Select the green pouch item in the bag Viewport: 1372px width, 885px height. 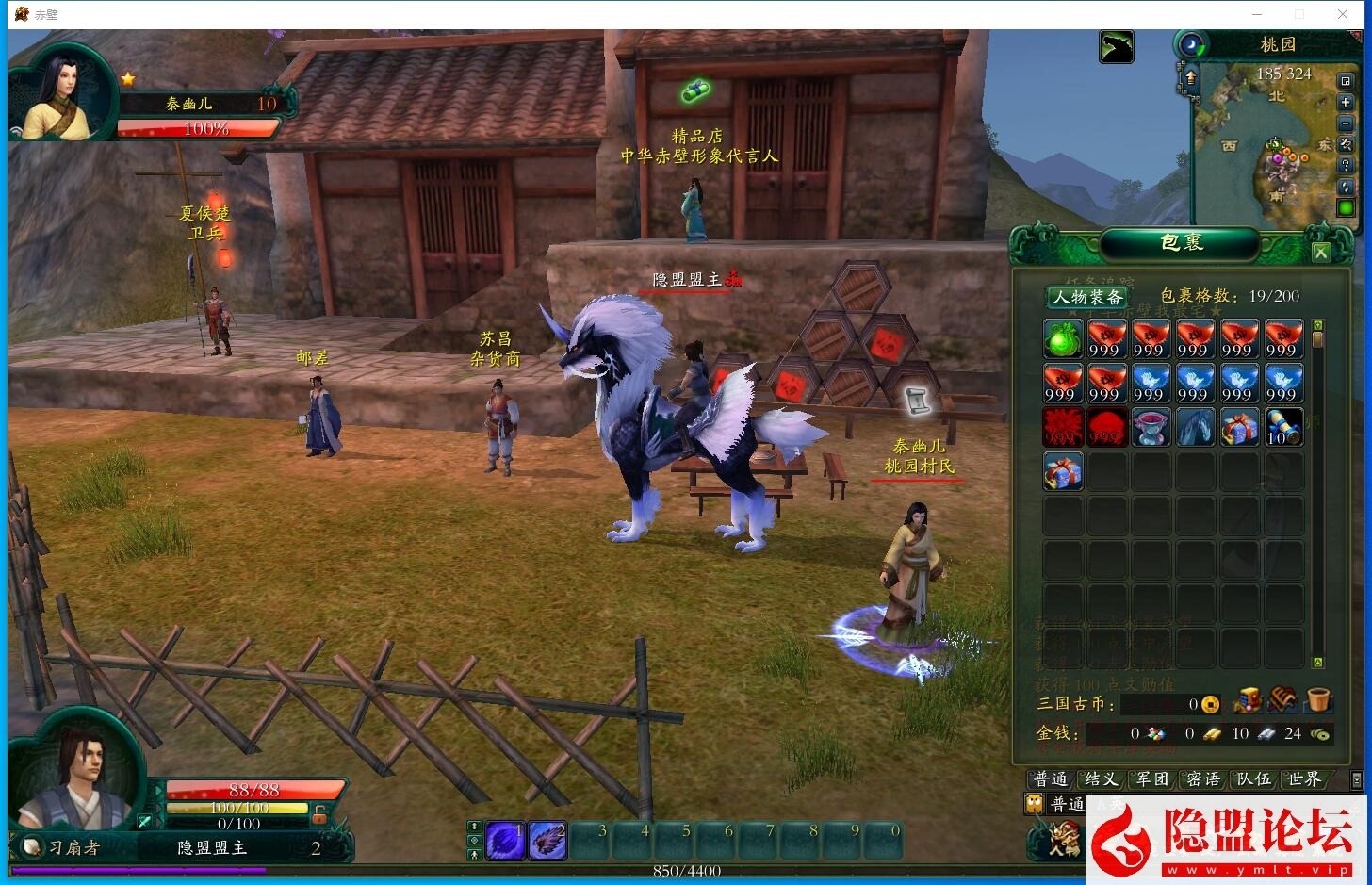pyautogui.click(x=1062, y=339)
